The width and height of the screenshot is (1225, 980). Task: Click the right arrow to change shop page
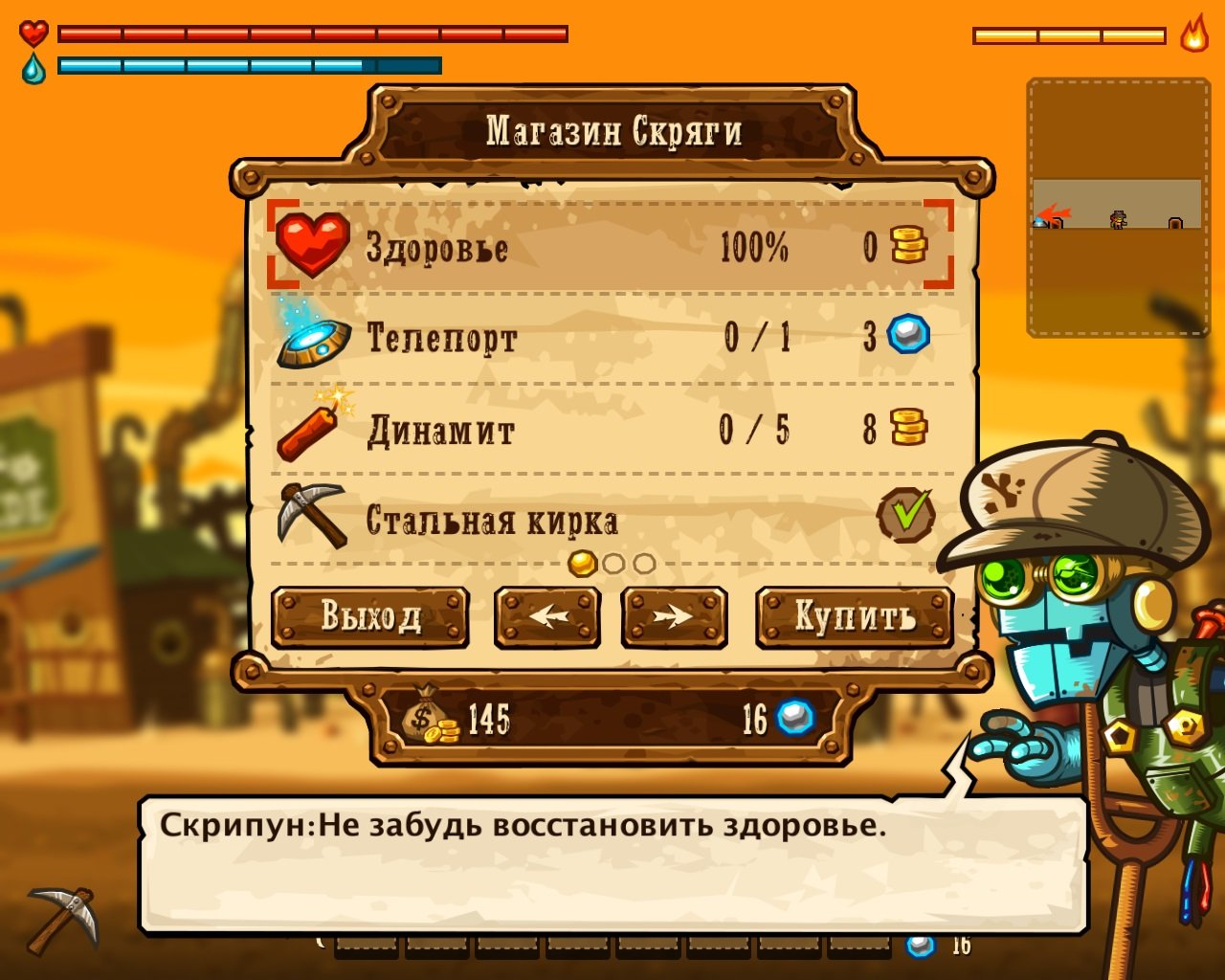[x=673, y=616]
